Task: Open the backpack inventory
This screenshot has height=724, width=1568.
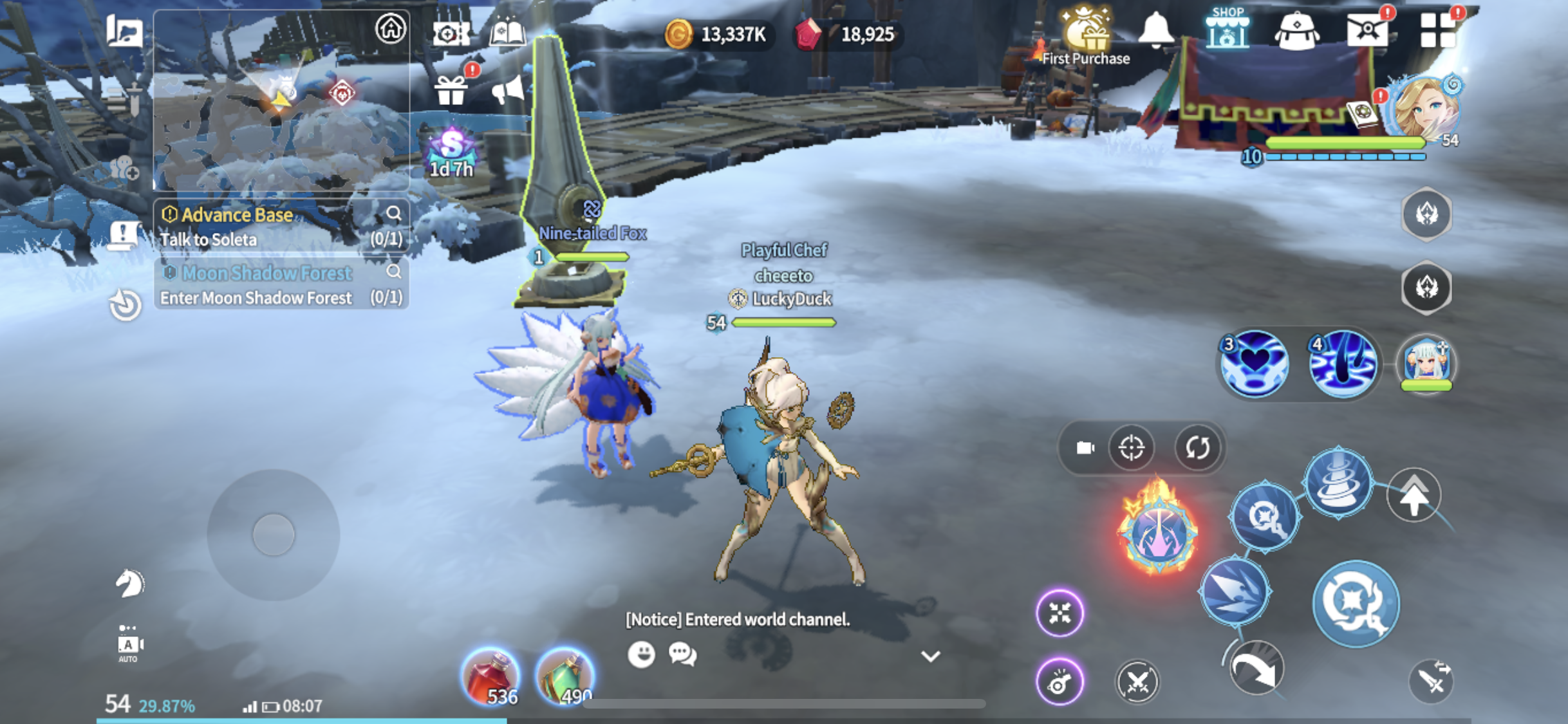Action: click(1296, 31)
